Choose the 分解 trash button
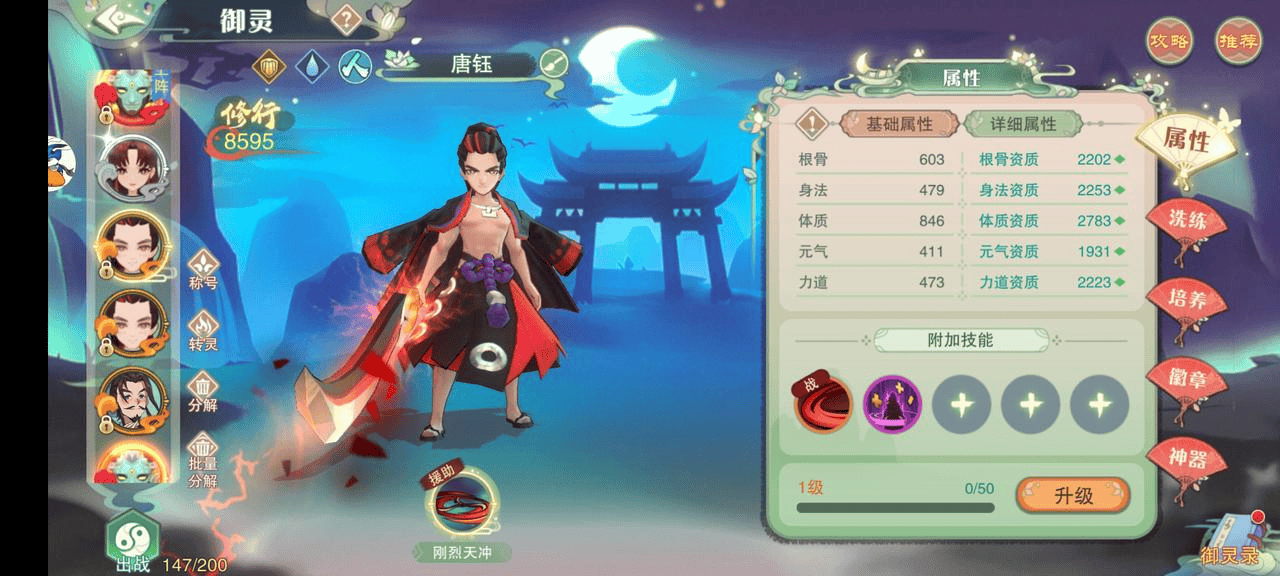Viewport: 1280px width, 576px height. pos(203,391)
